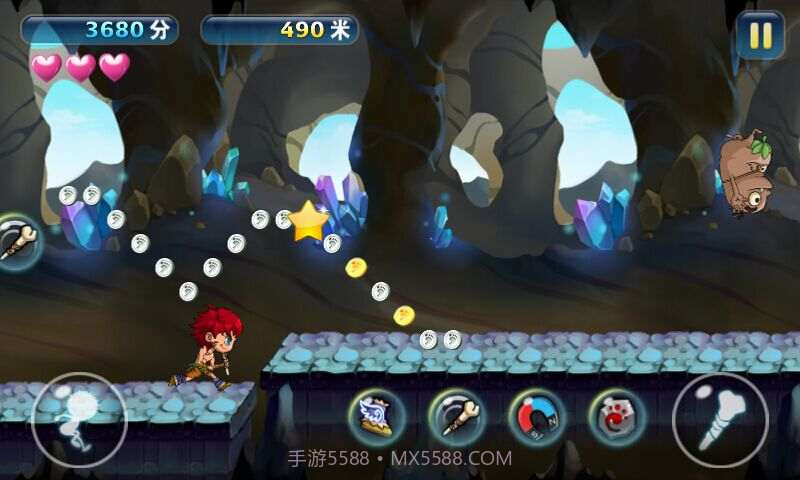This screenshot has height=480, width=800.
Task: Activate the winged boot power-up
Action: pyautogui.click(x=377, y=417)
